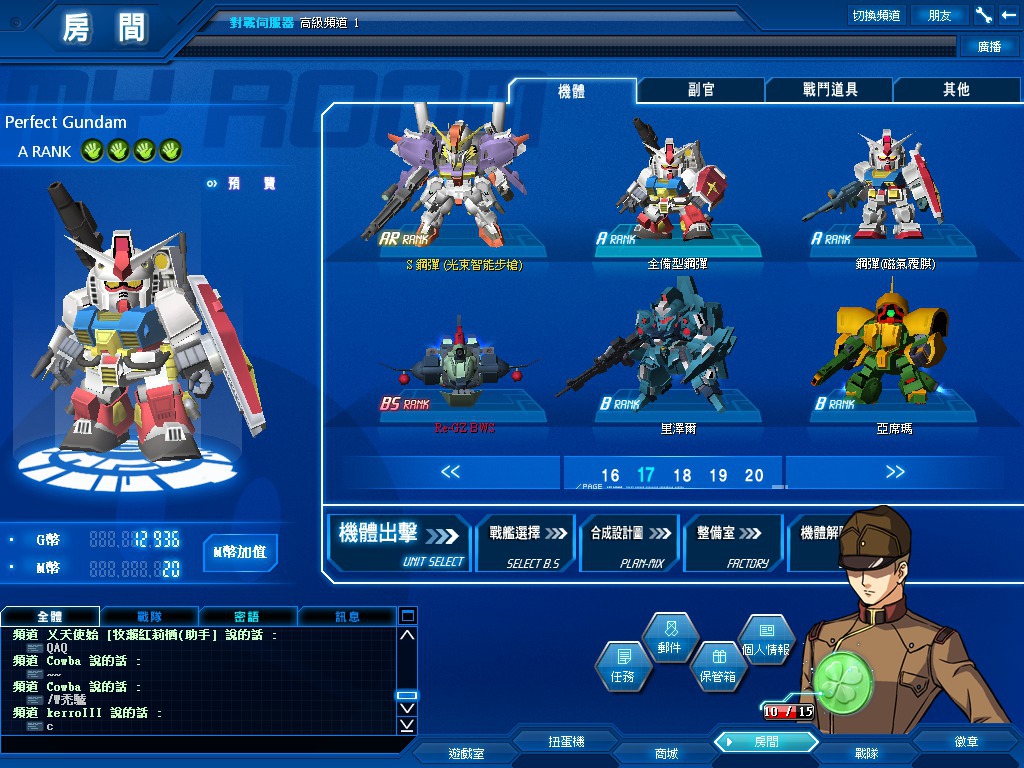
Task: Click the M幣加值 top-up button
Action: 240,552
